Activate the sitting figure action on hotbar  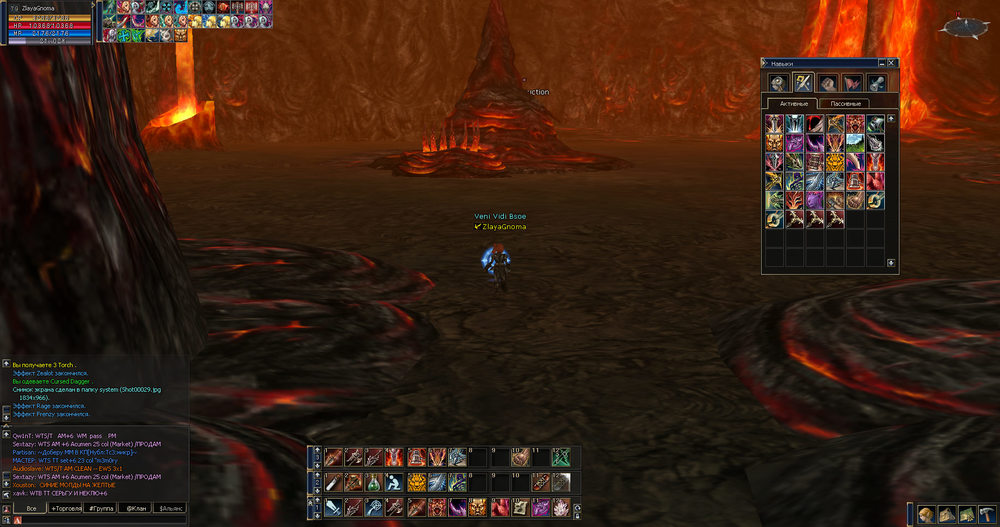tap(396, 483)
